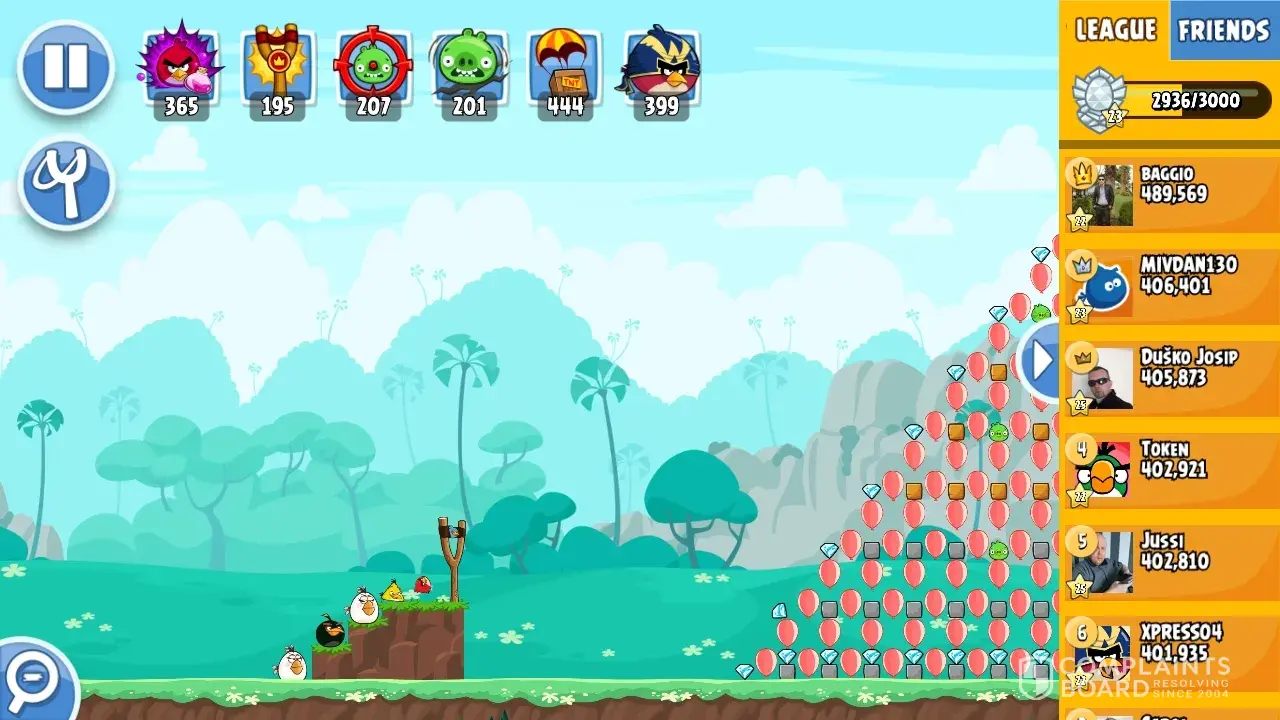Open the slingshot selection button
Viewport: 1280px width, 720px height.
pyautogui.click(x=66, y=184)
